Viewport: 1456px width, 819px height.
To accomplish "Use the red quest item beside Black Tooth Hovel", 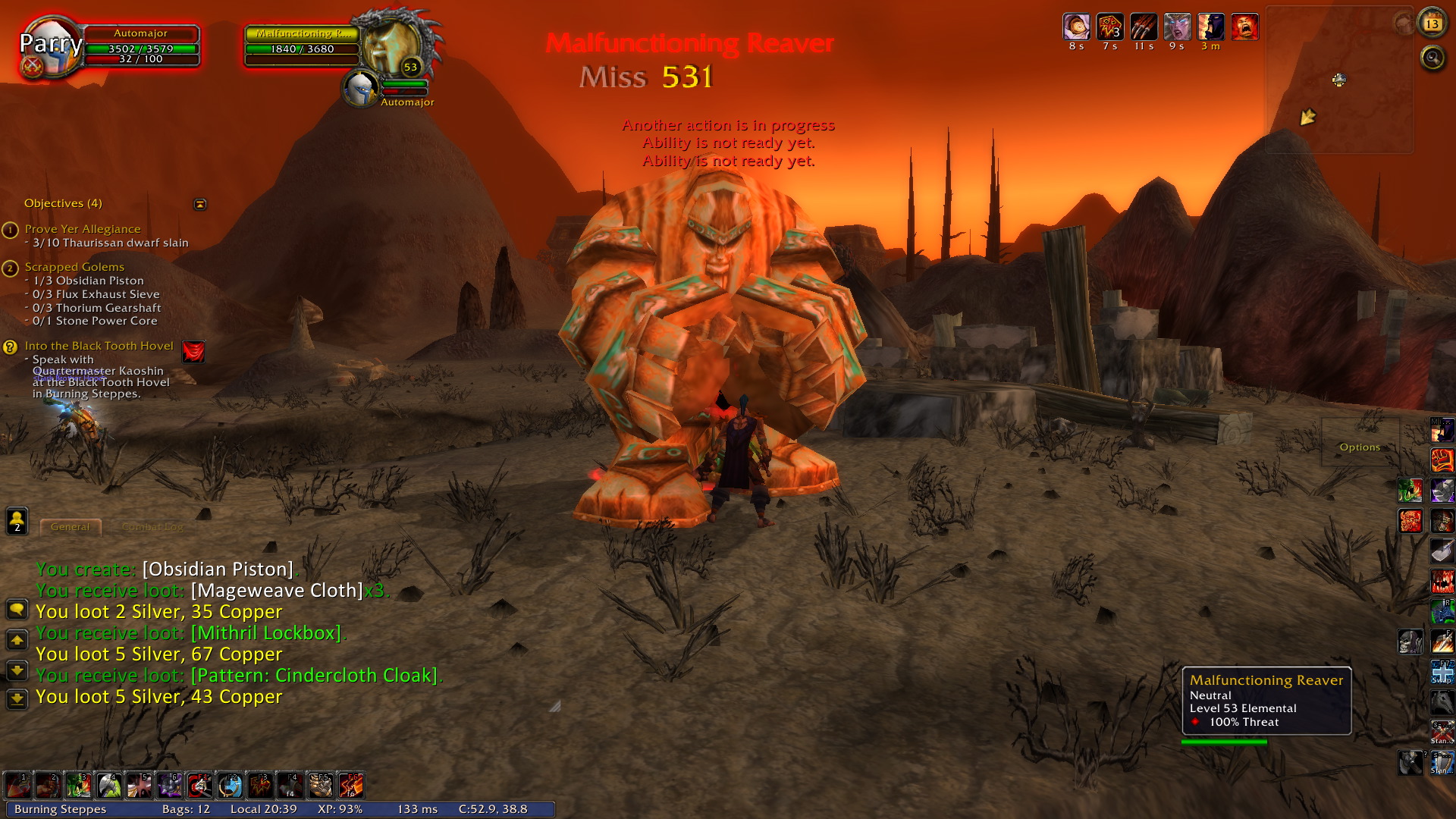I will point(193,351).
